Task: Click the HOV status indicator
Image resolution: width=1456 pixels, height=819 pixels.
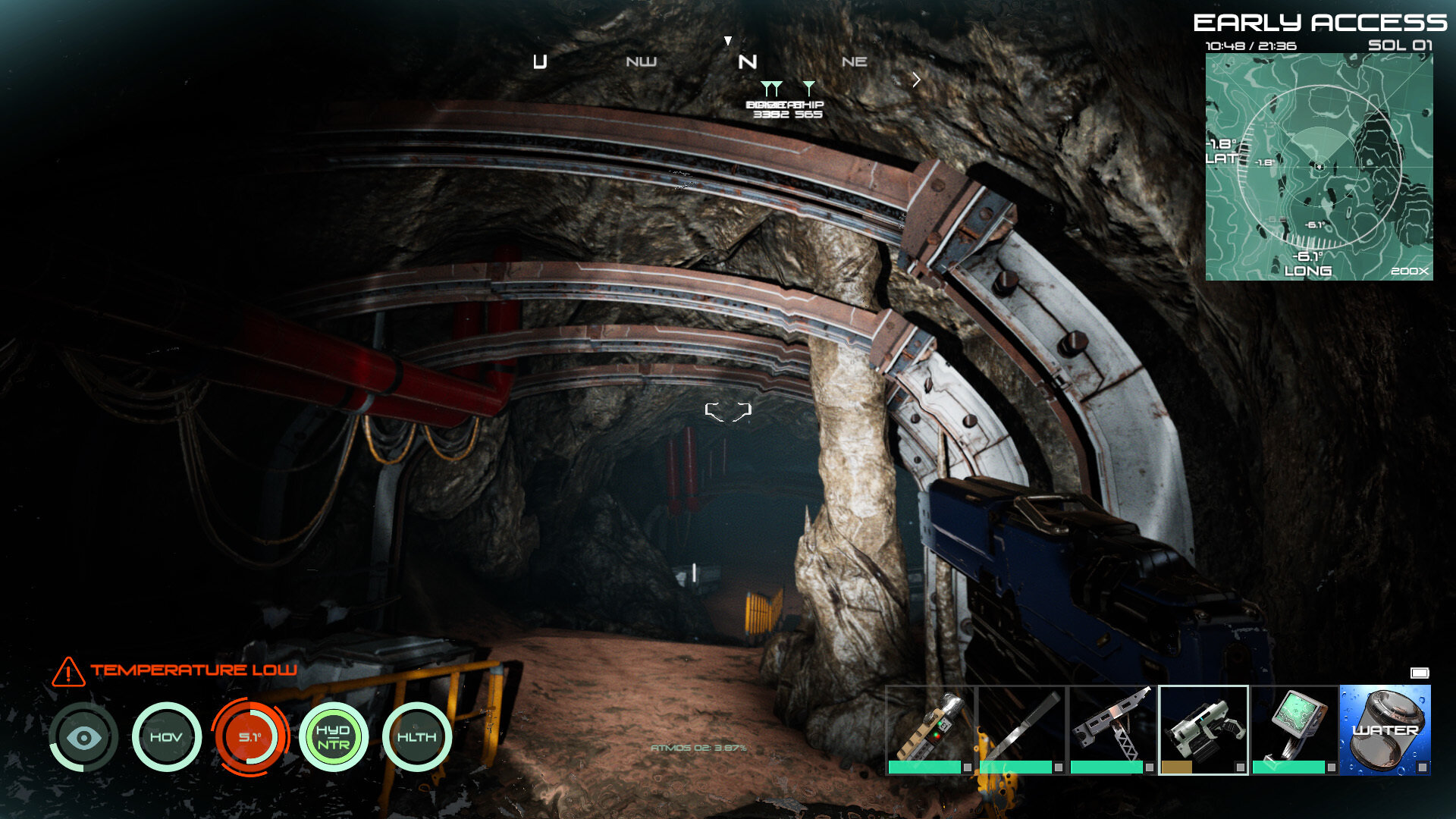Action: click(x=166, y=737)
